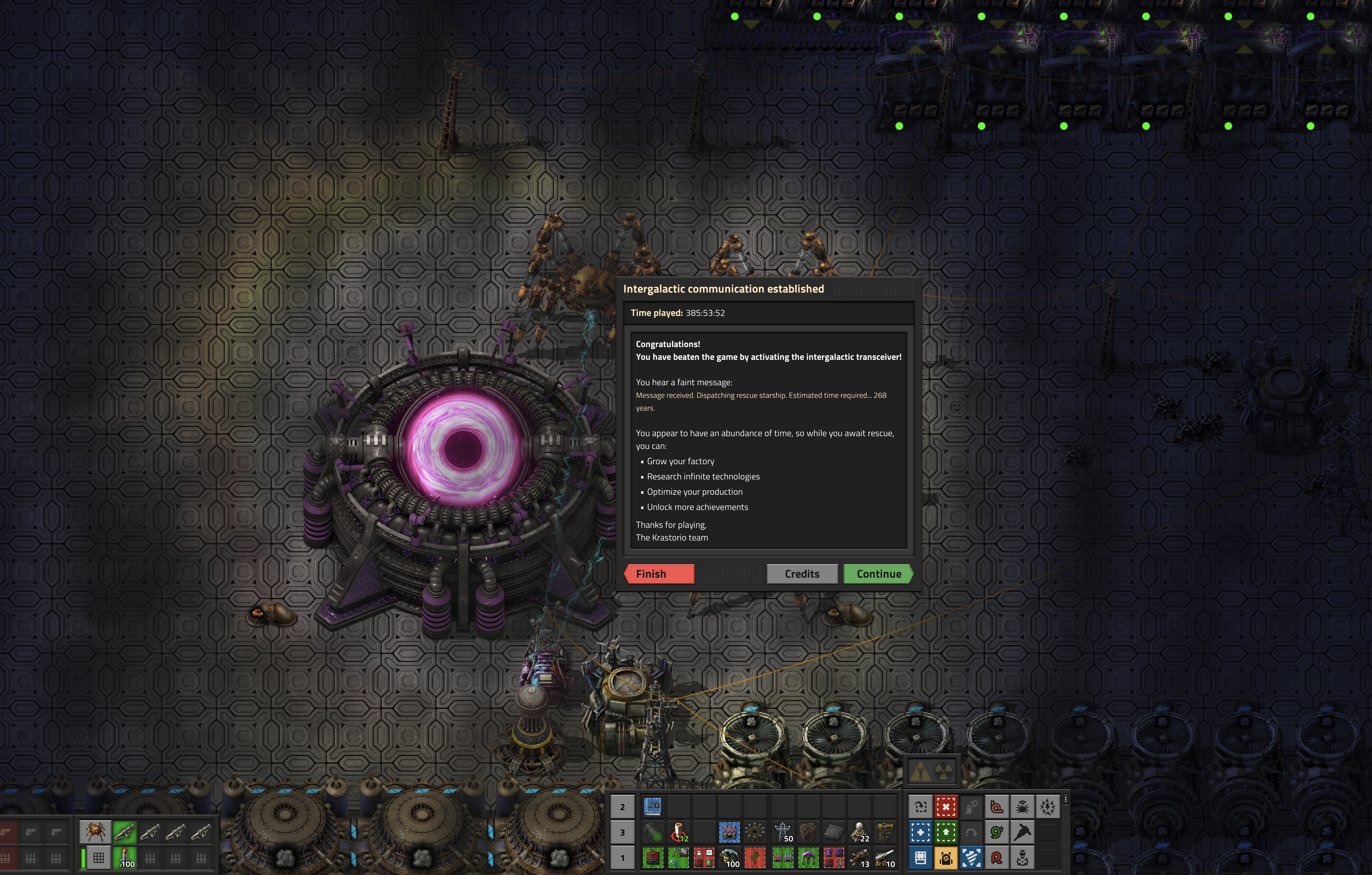Choose the green upgrade planner tool

coord(946,832)
